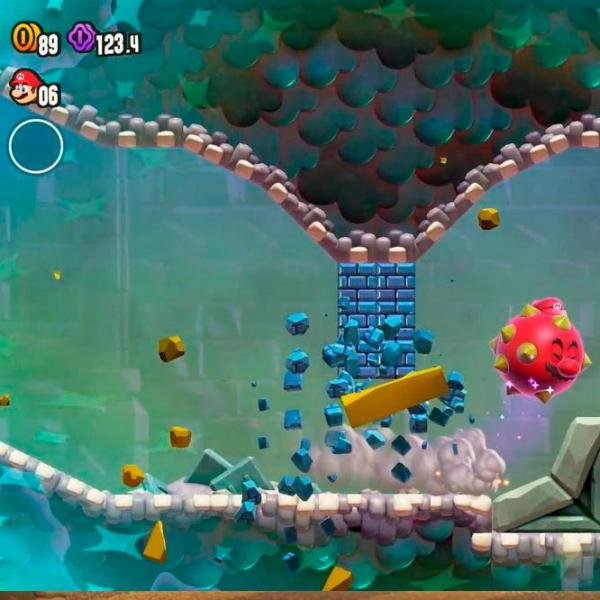Select the Mario head lives icon
Screen dimensions: 600x600
[22, 89]
